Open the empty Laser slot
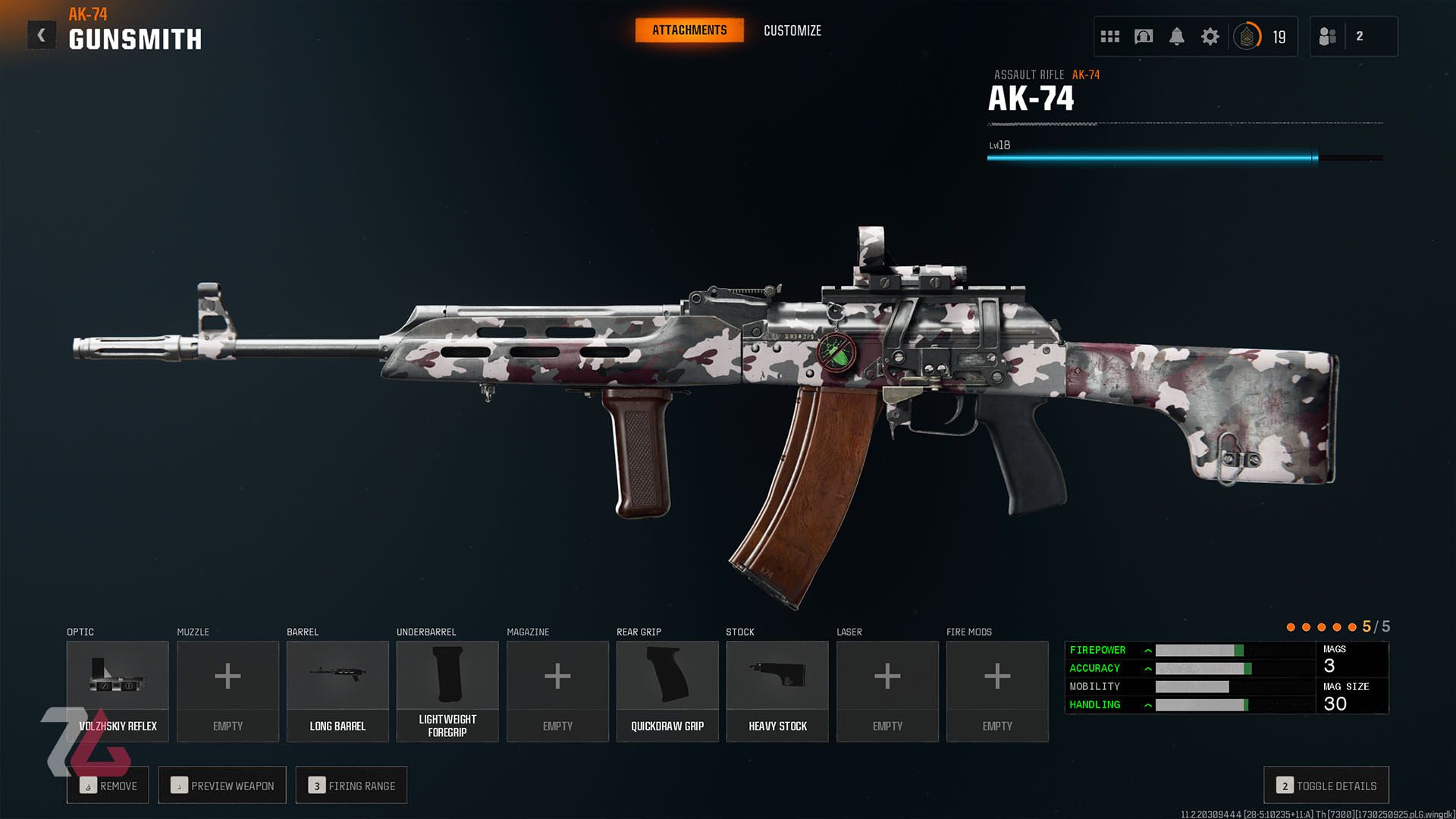This screenshot has height=819, width=1456. (887, 690)
